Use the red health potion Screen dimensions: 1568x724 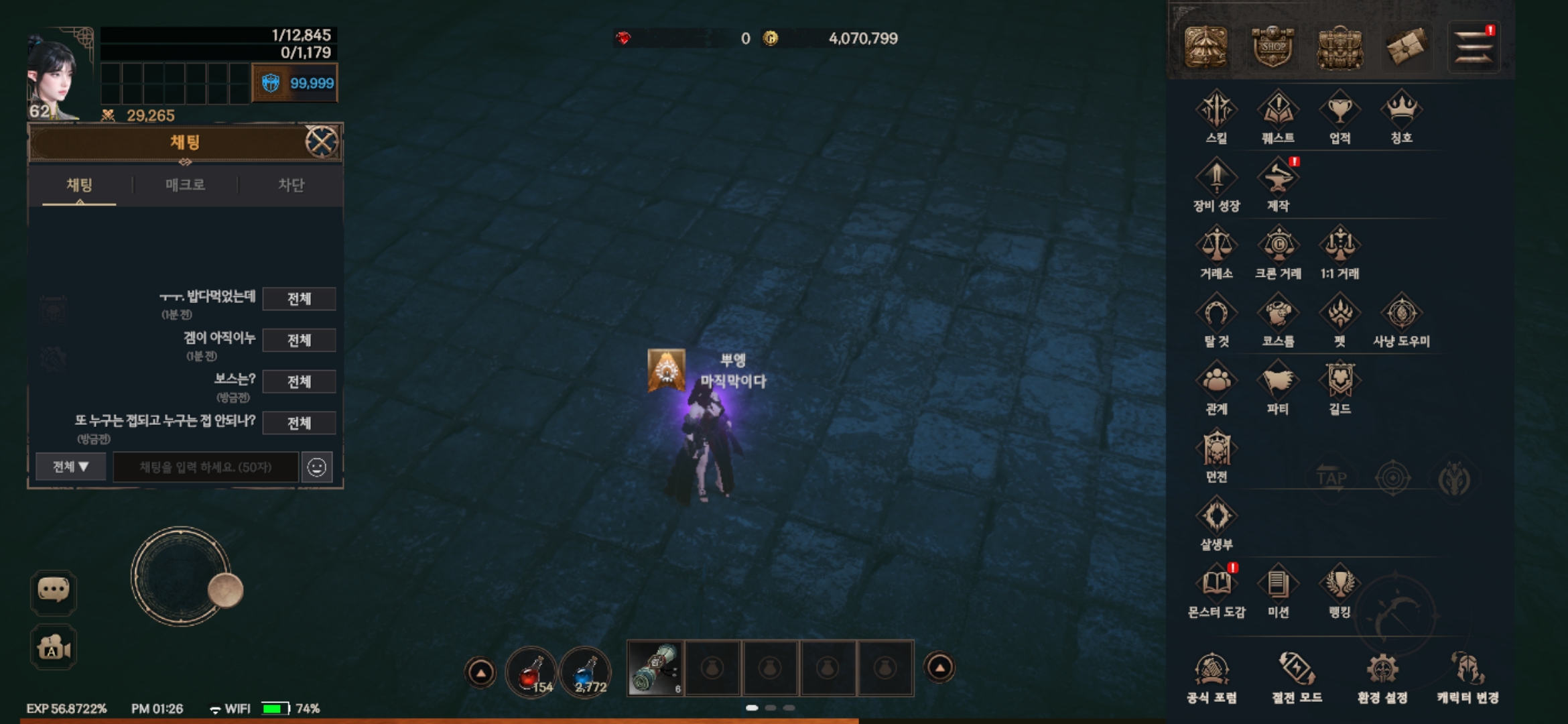coord(531,672)
